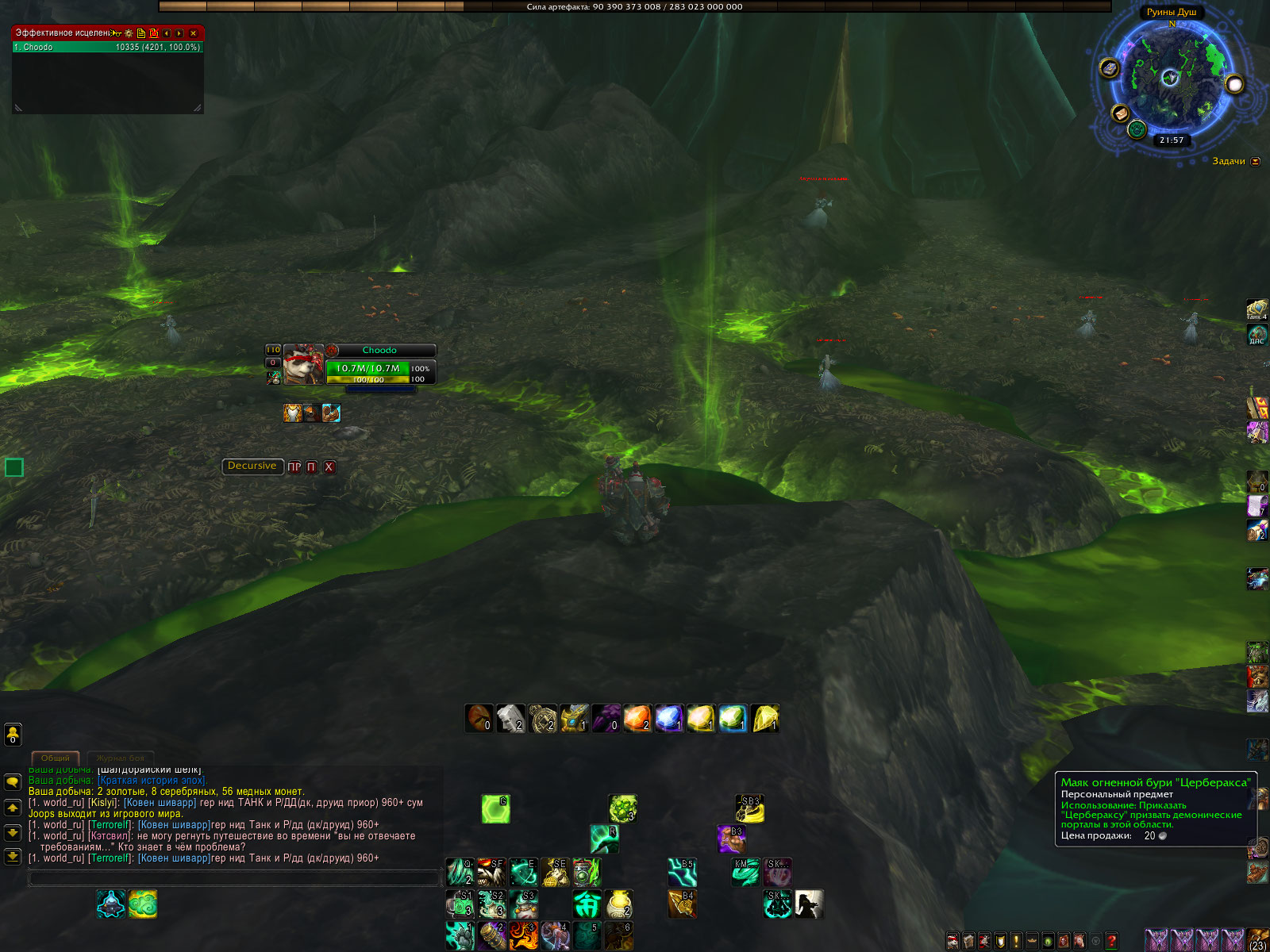Open the Журнал боя combat log tab
This screenshot has width=1270, height=952.
click(x=120, y=758)
